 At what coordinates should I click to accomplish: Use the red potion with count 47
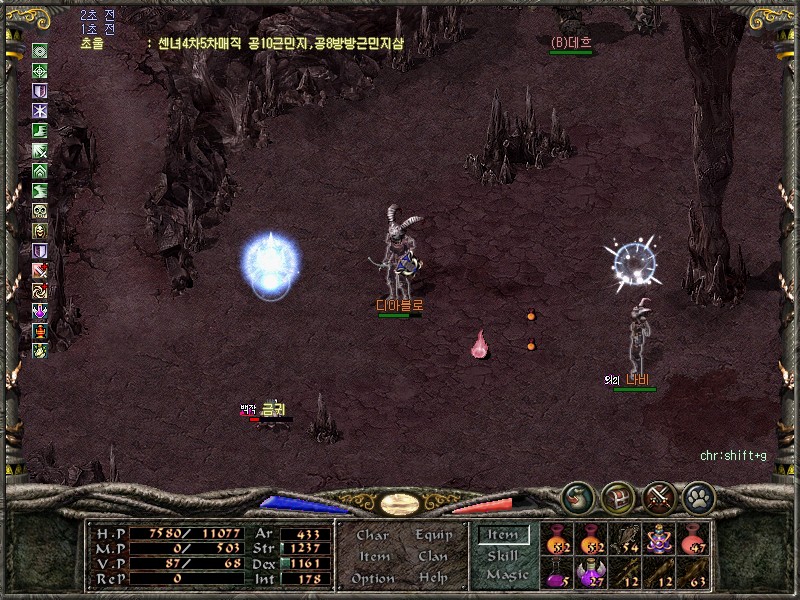tap(693, 540)
